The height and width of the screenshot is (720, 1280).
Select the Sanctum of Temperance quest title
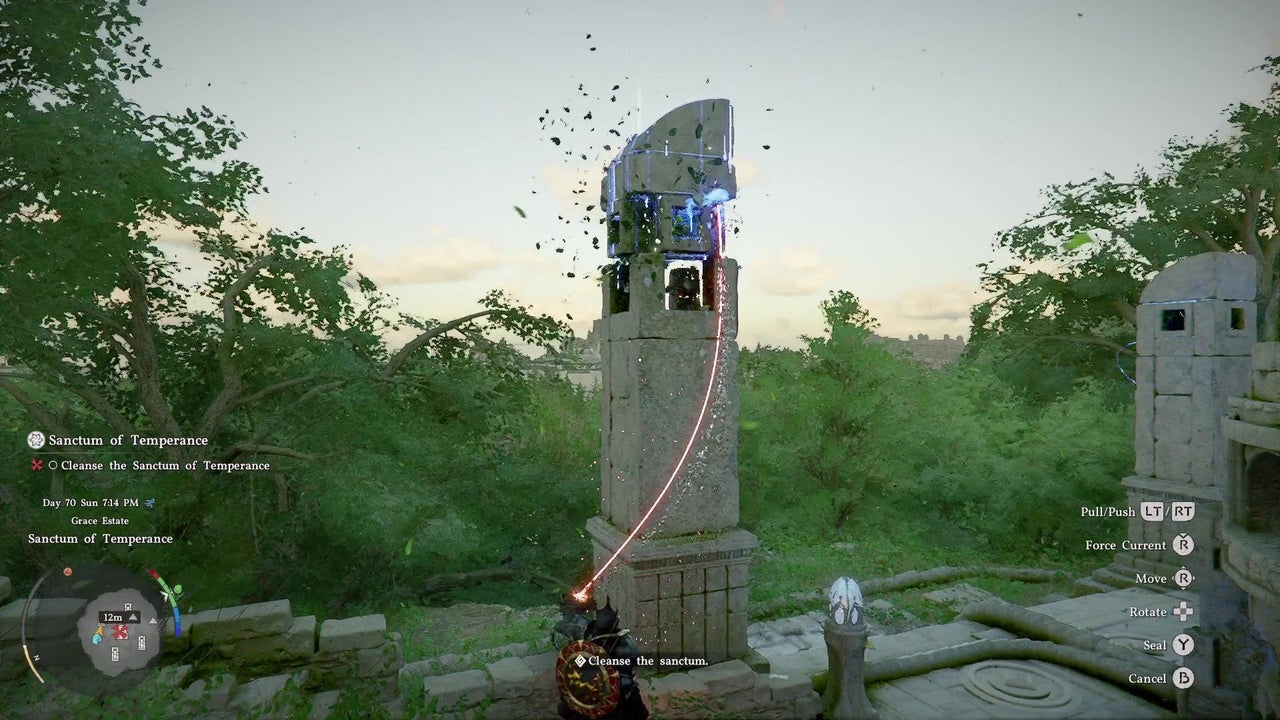click(x=128, y=440)
